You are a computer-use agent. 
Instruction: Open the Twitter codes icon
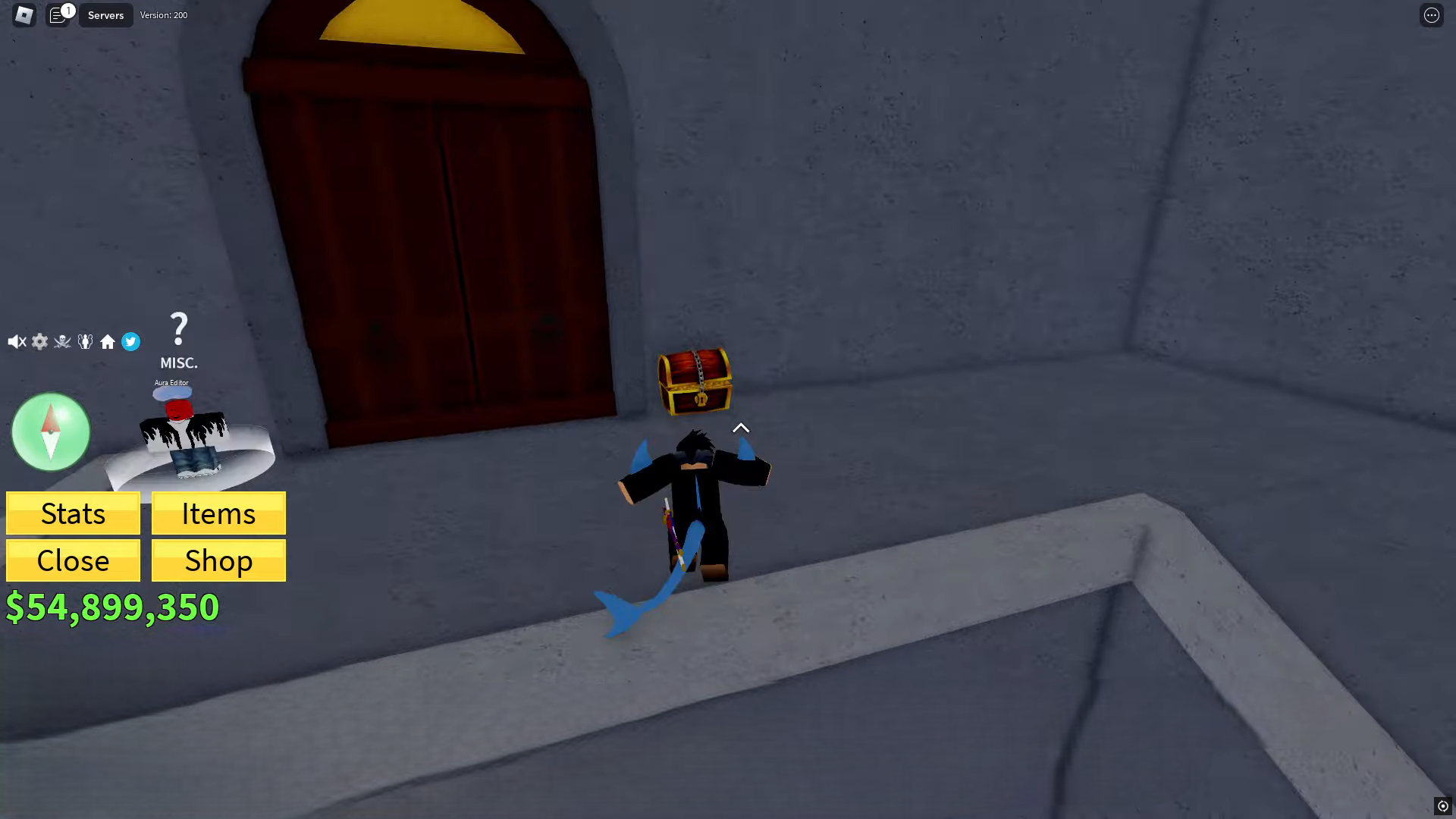pyautogui.click(x=130, y=341)
